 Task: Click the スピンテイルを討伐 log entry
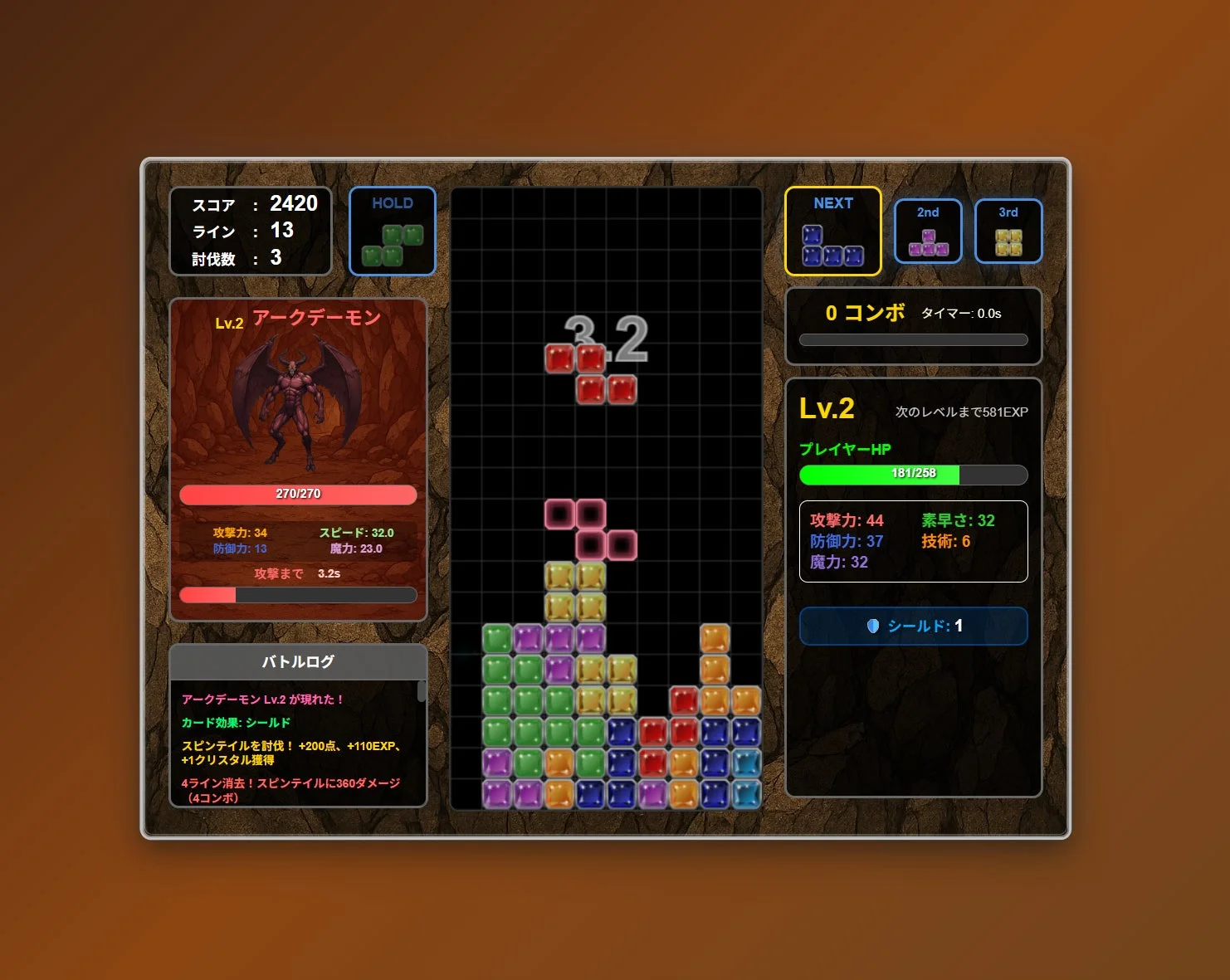(x=290, y=752)
